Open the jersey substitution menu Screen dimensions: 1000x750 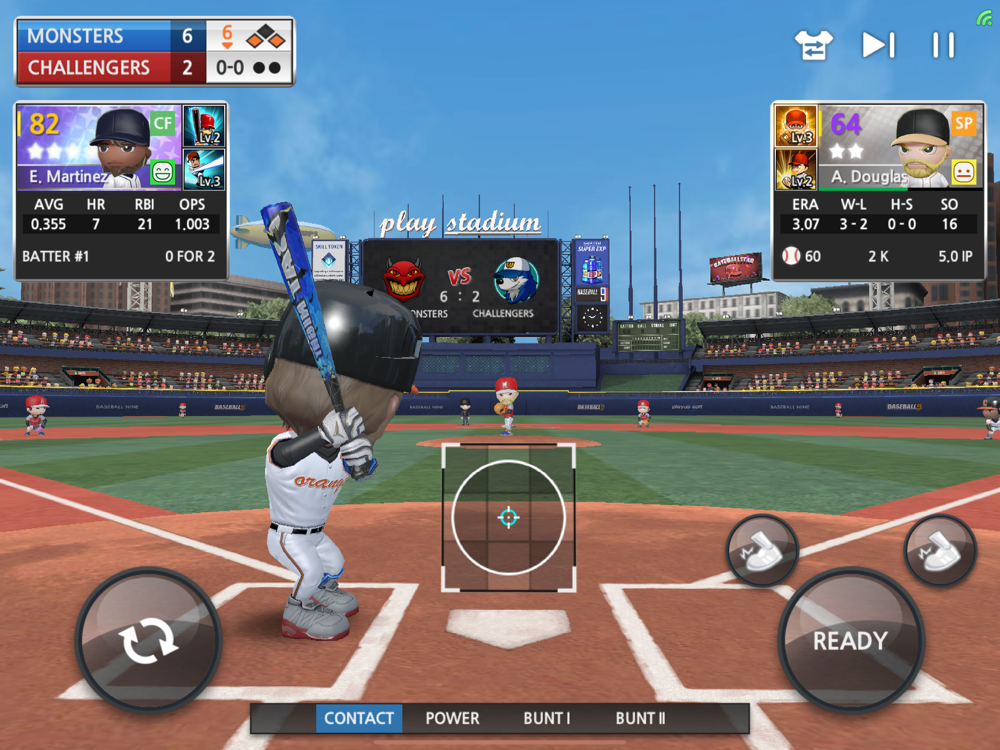[x=813, y=45]
